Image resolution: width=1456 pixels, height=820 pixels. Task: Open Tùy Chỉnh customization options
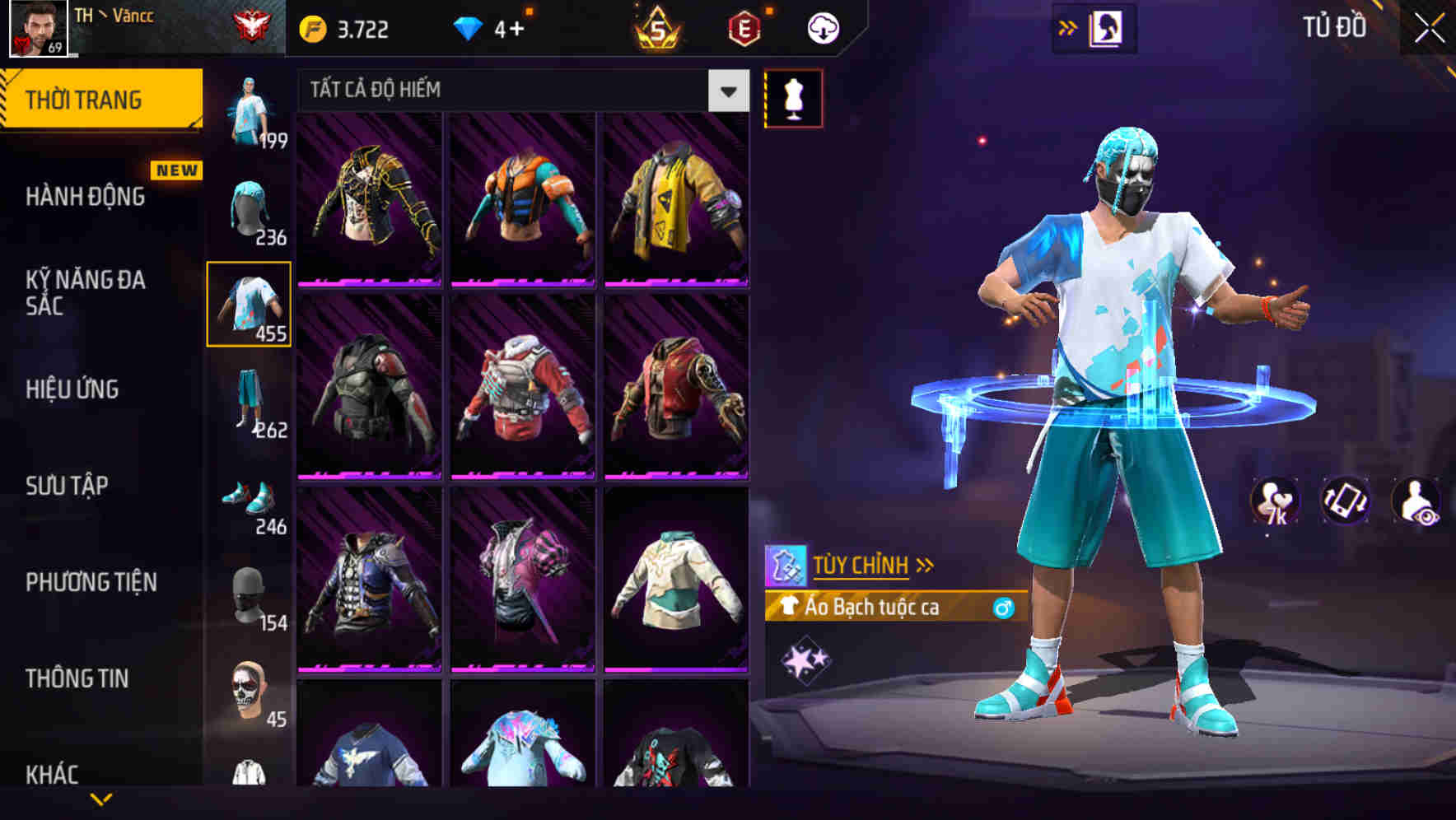[866, 564]
